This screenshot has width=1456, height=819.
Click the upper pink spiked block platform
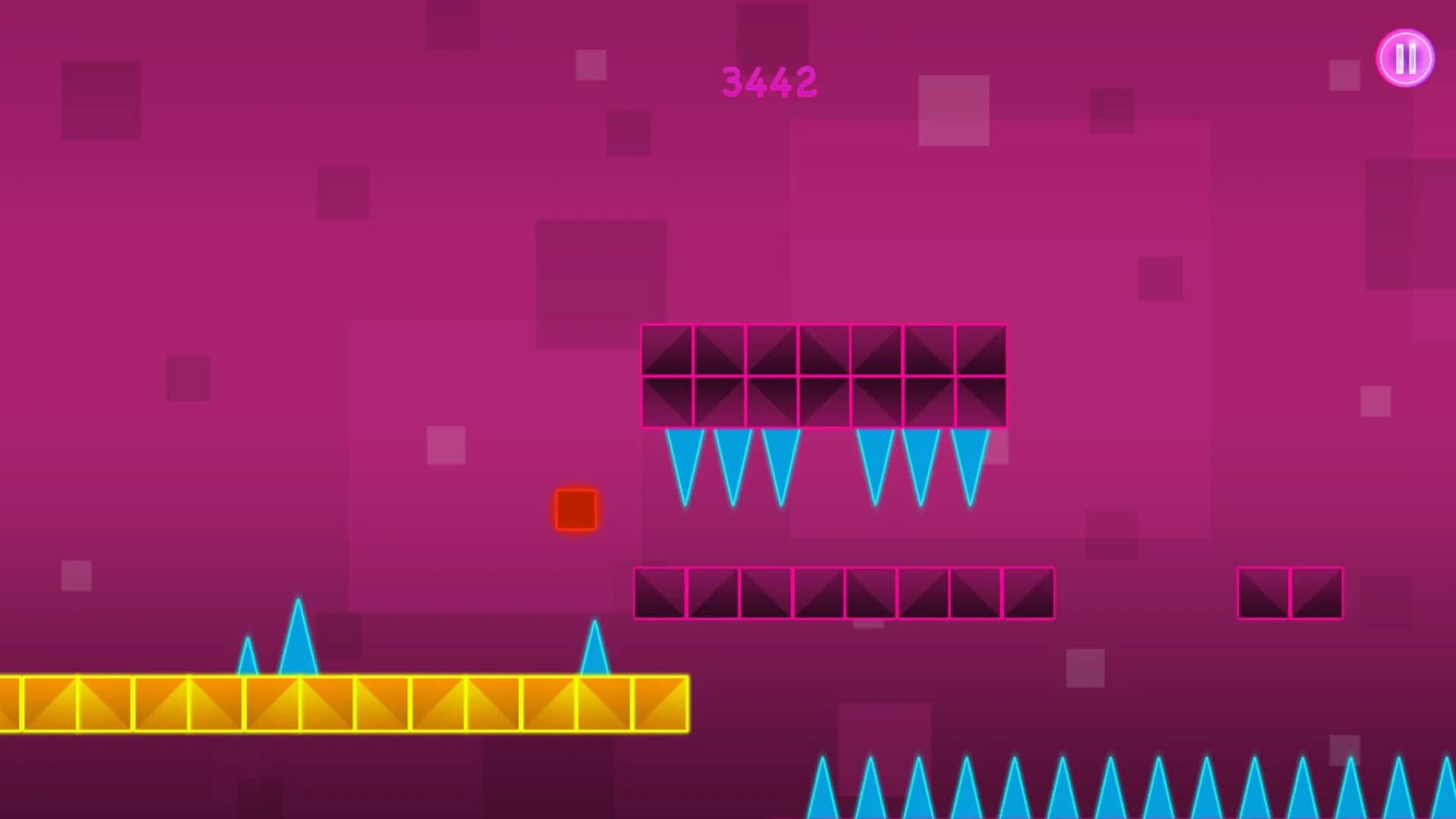click(823, 377)
